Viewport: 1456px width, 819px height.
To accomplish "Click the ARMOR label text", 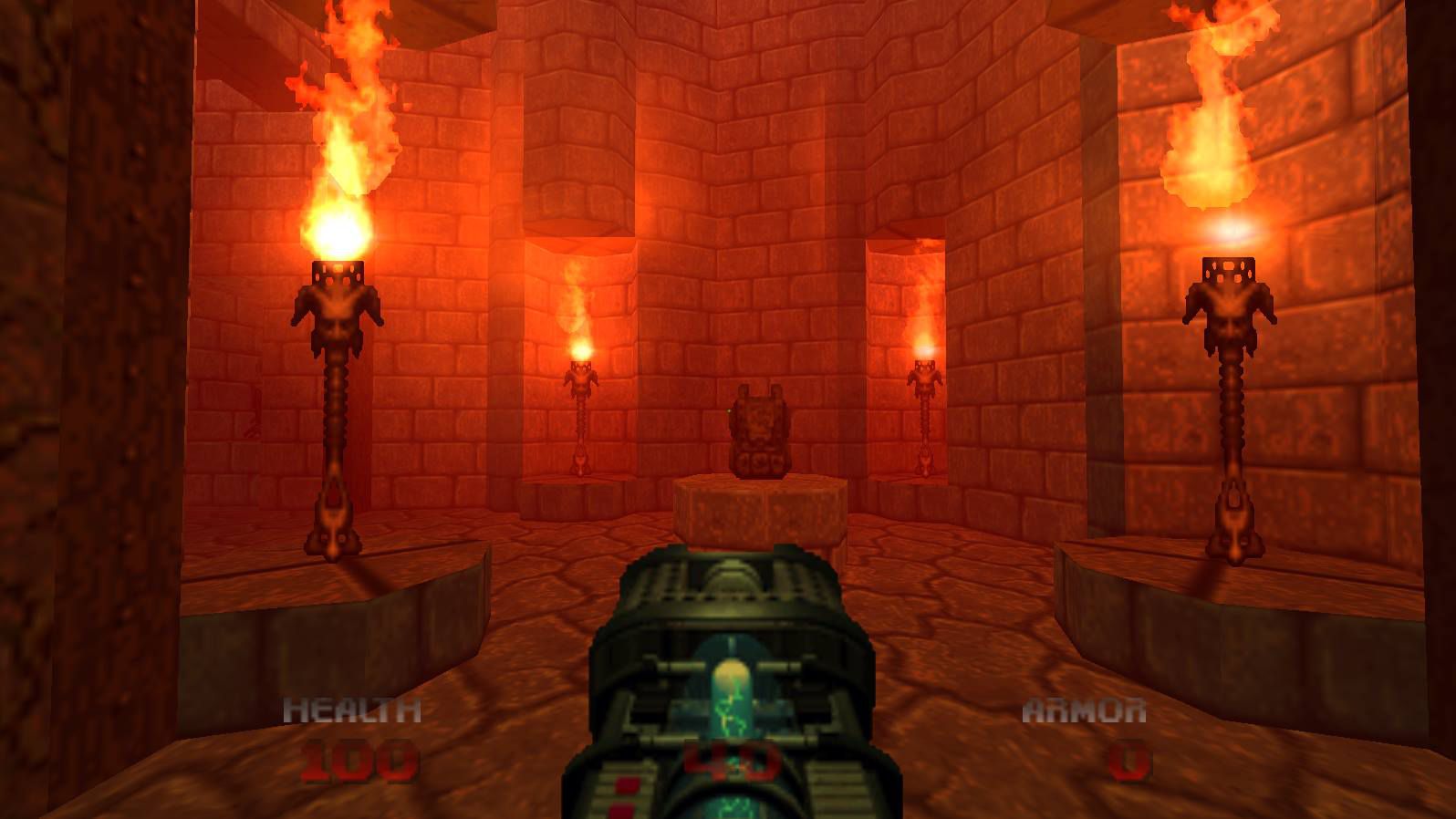I will (1084, 709).
